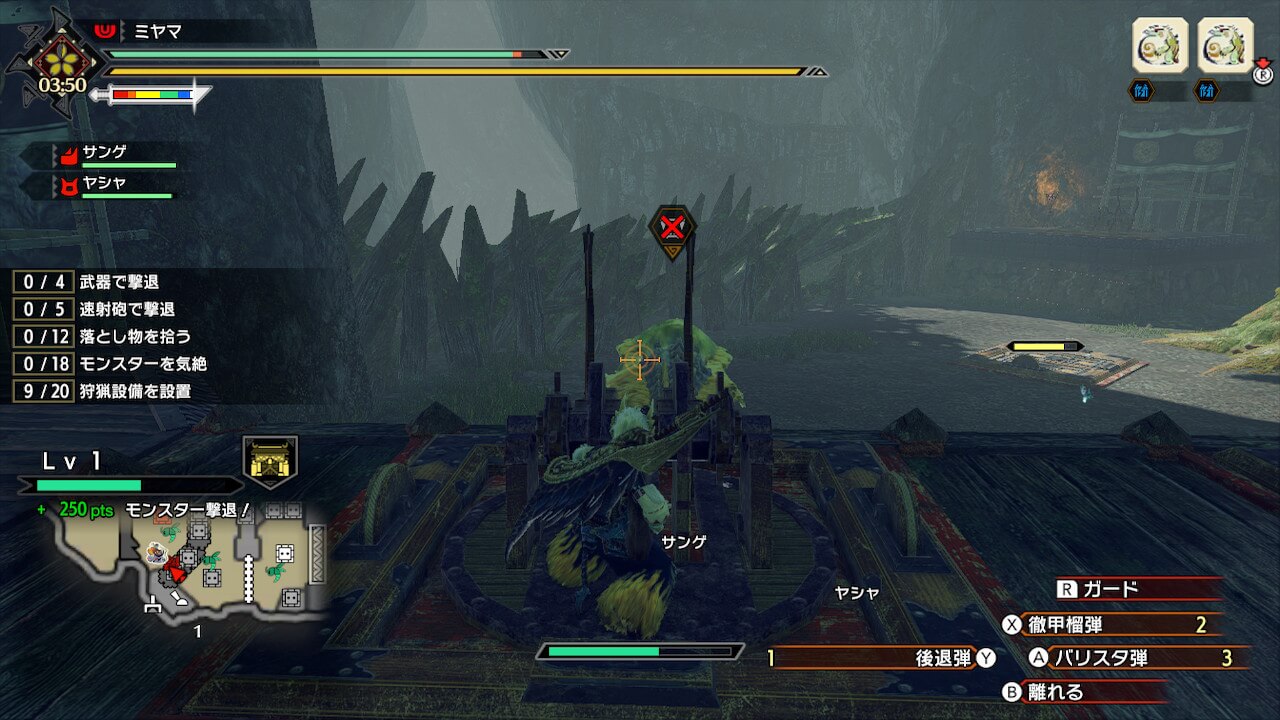Click the quest emblem with the timer
1280x720 pixels.
point(62,64)
